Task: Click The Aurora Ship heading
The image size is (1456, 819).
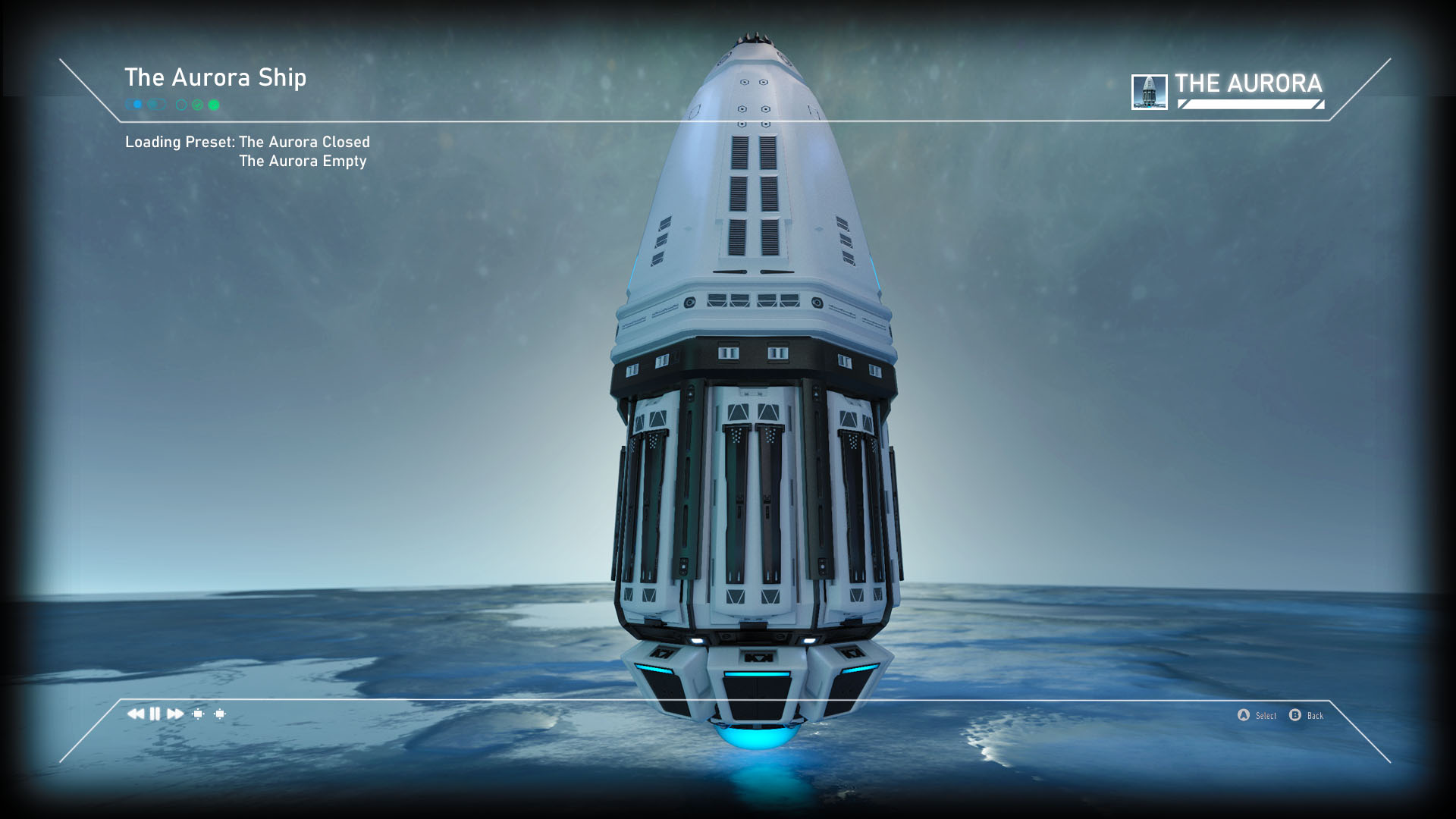Action: (217, 77)
